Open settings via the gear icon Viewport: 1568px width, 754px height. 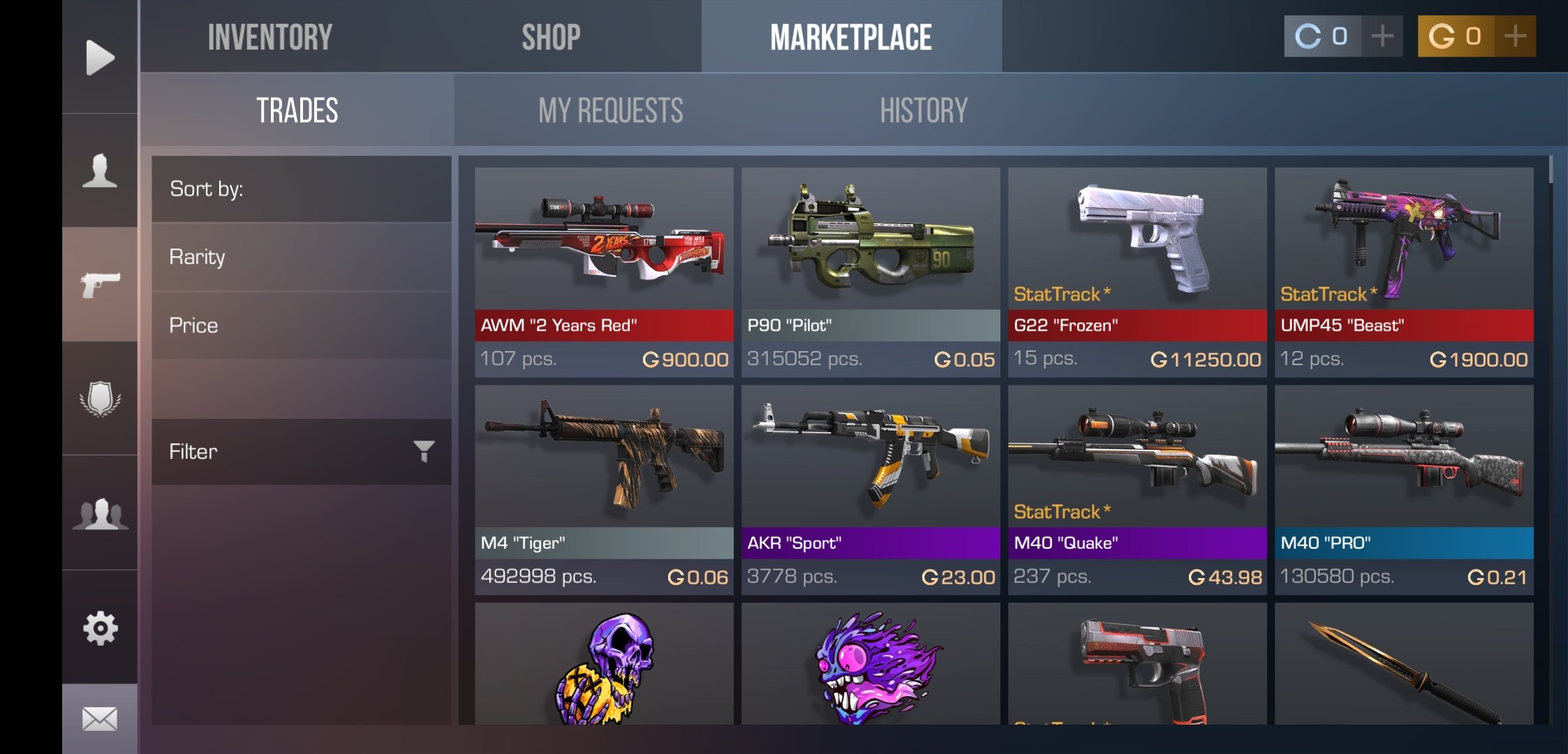100,628
